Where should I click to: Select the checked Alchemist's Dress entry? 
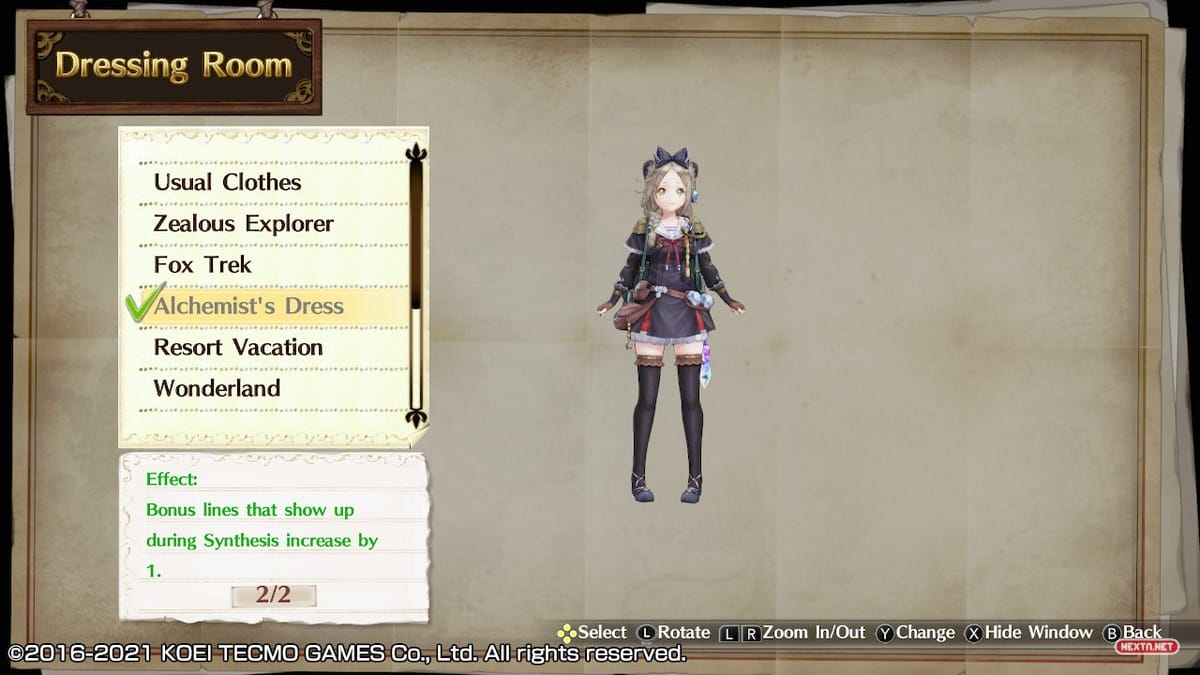click(248, 306)
